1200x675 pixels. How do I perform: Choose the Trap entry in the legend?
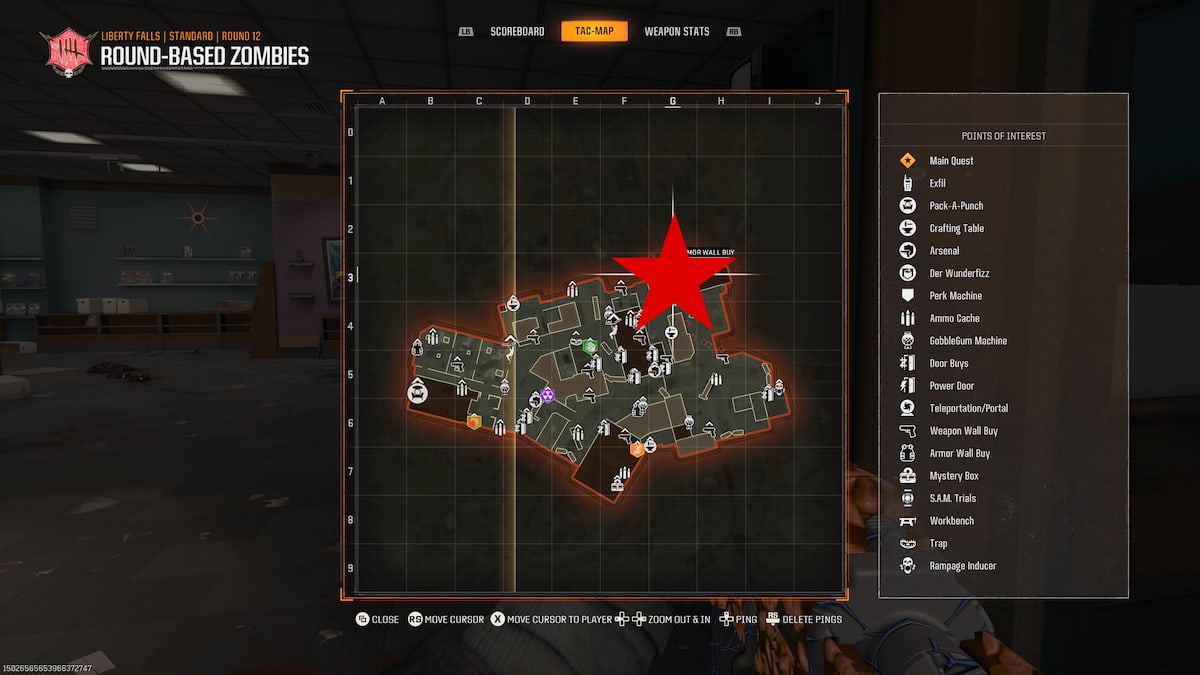[938, 543]
